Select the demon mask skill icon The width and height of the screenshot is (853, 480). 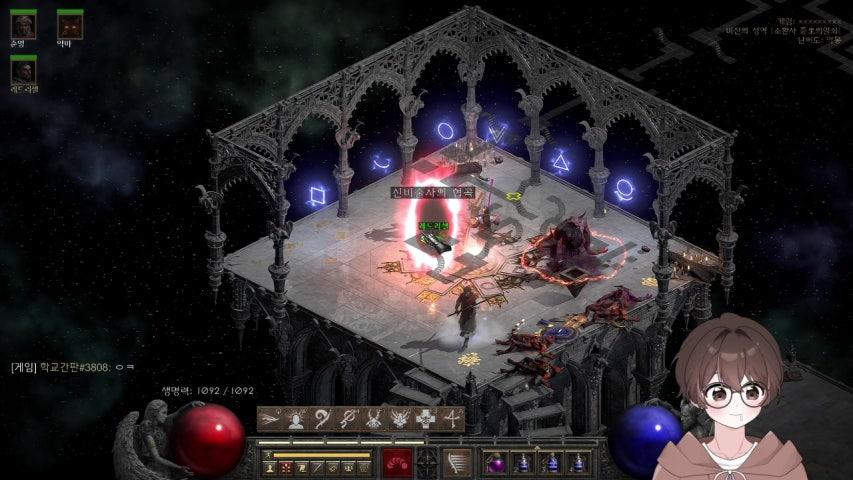click(400, 419)
